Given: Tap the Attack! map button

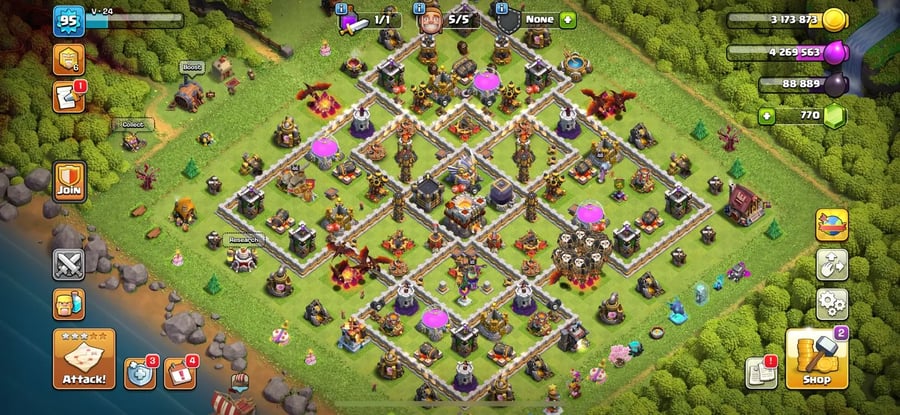Looking at the screenshot, I should coord(83,359).
